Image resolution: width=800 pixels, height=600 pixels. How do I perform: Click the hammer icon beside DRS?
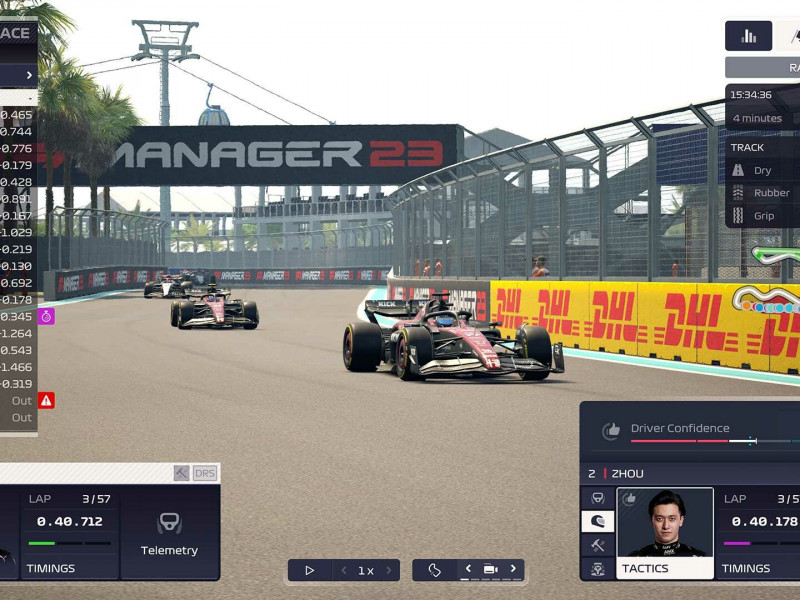[x=181, y=473]
